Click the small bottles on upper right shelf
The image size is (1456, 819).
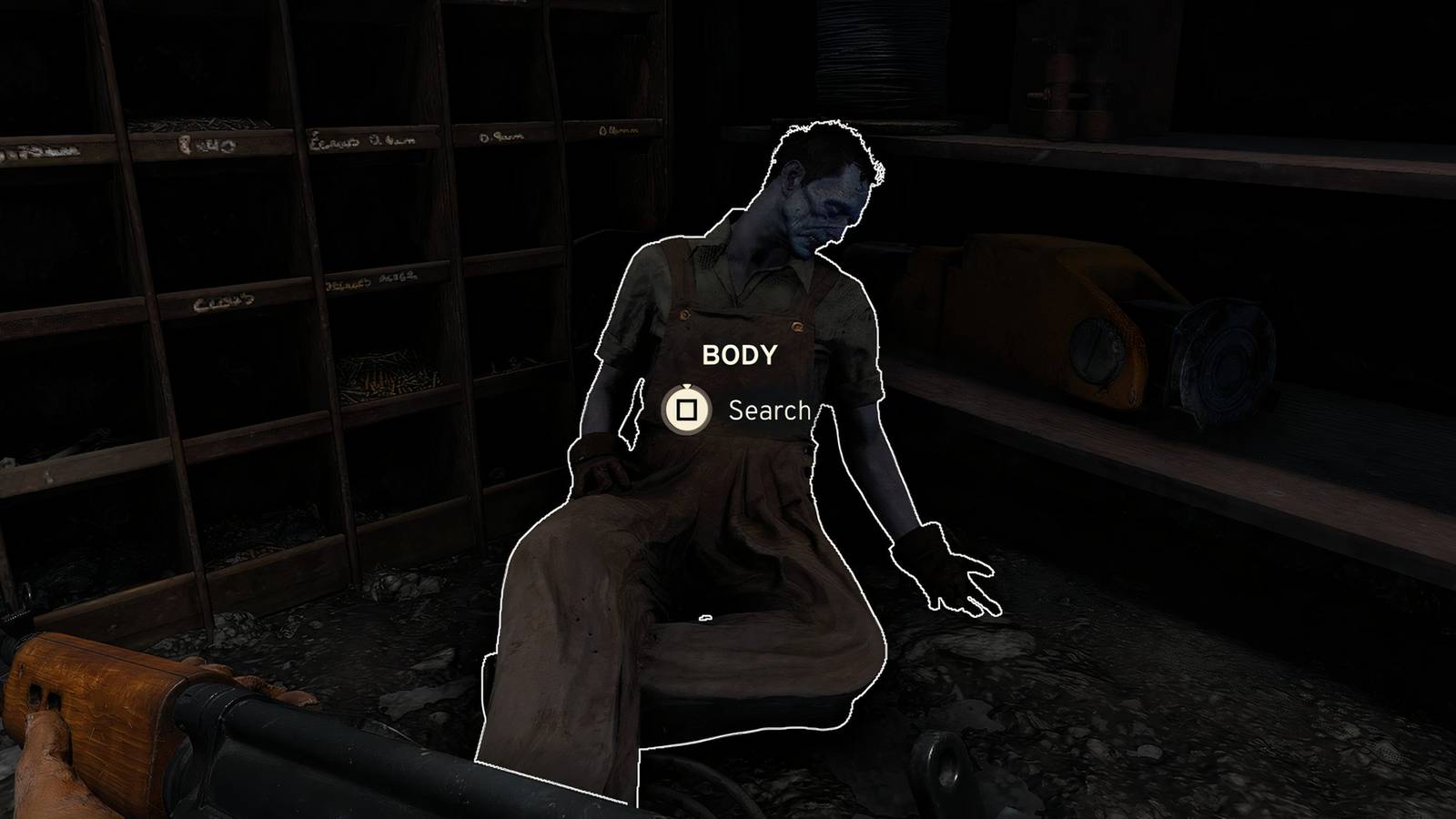click(x=1065, y=86)
